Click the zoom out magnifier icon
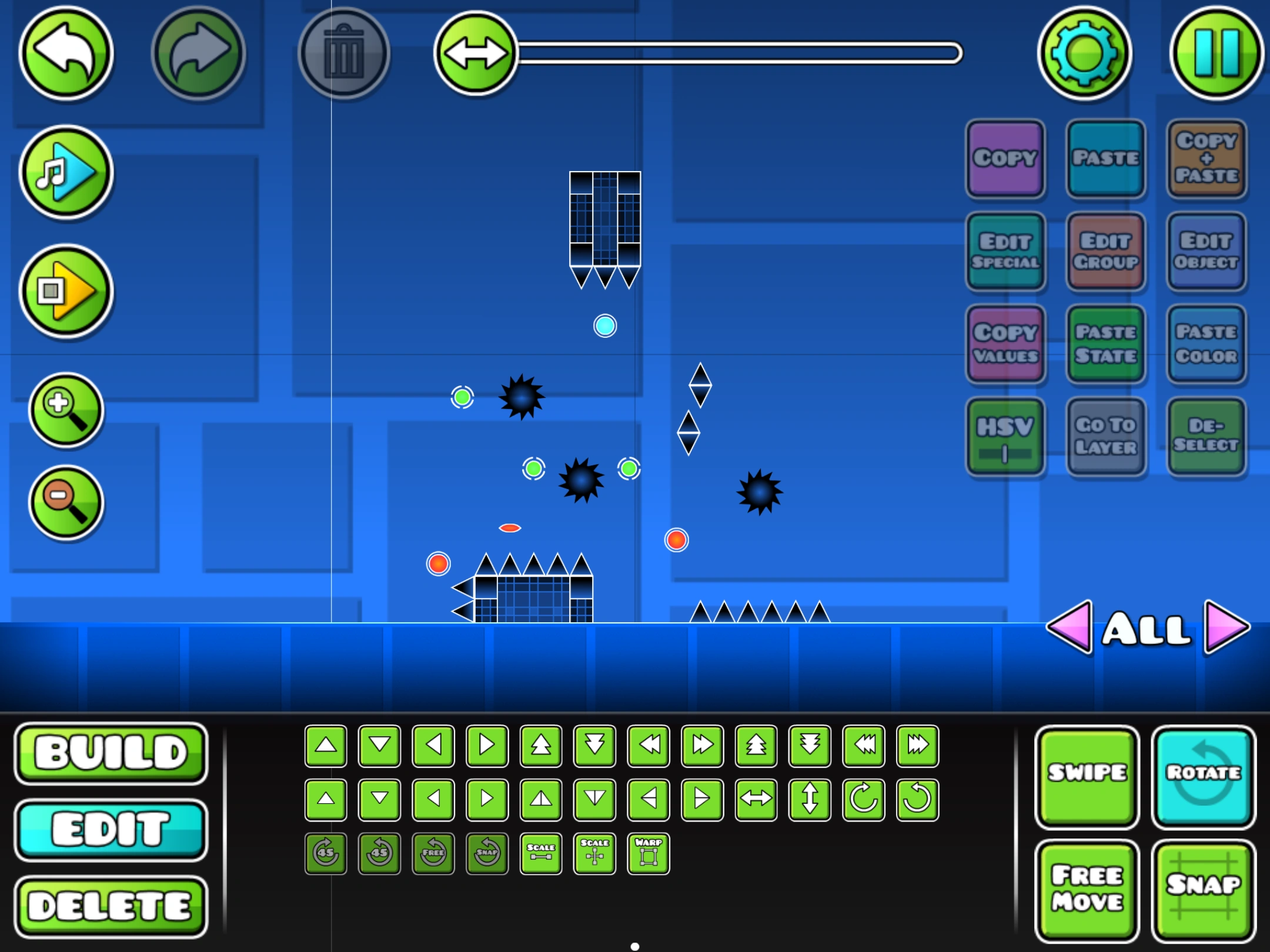The image size is (1270, 952). coord(66,502)
